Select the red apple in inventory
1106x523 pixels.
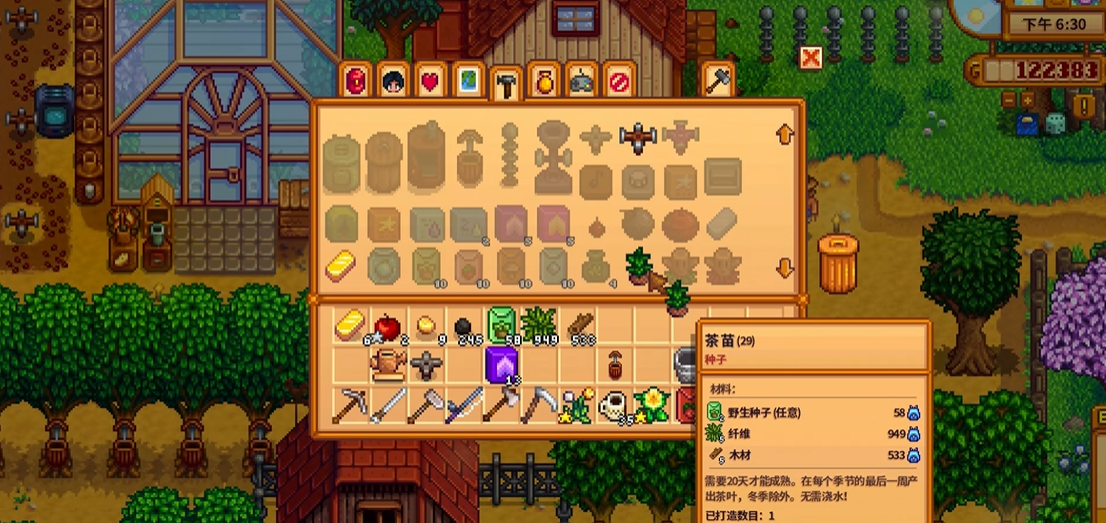tap(385, 325)
